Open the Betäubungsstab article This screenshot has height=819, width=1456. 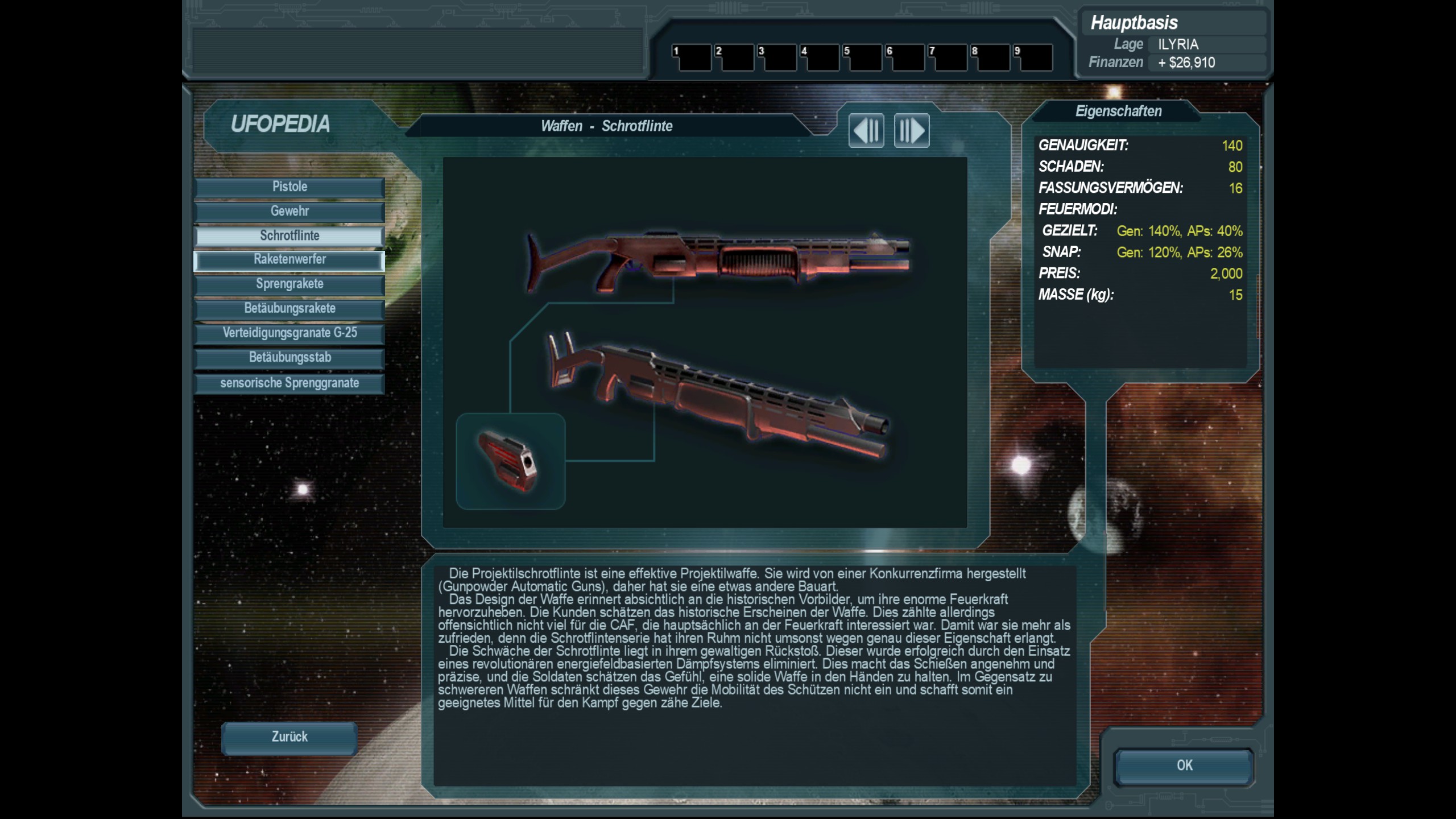[289, 358]
